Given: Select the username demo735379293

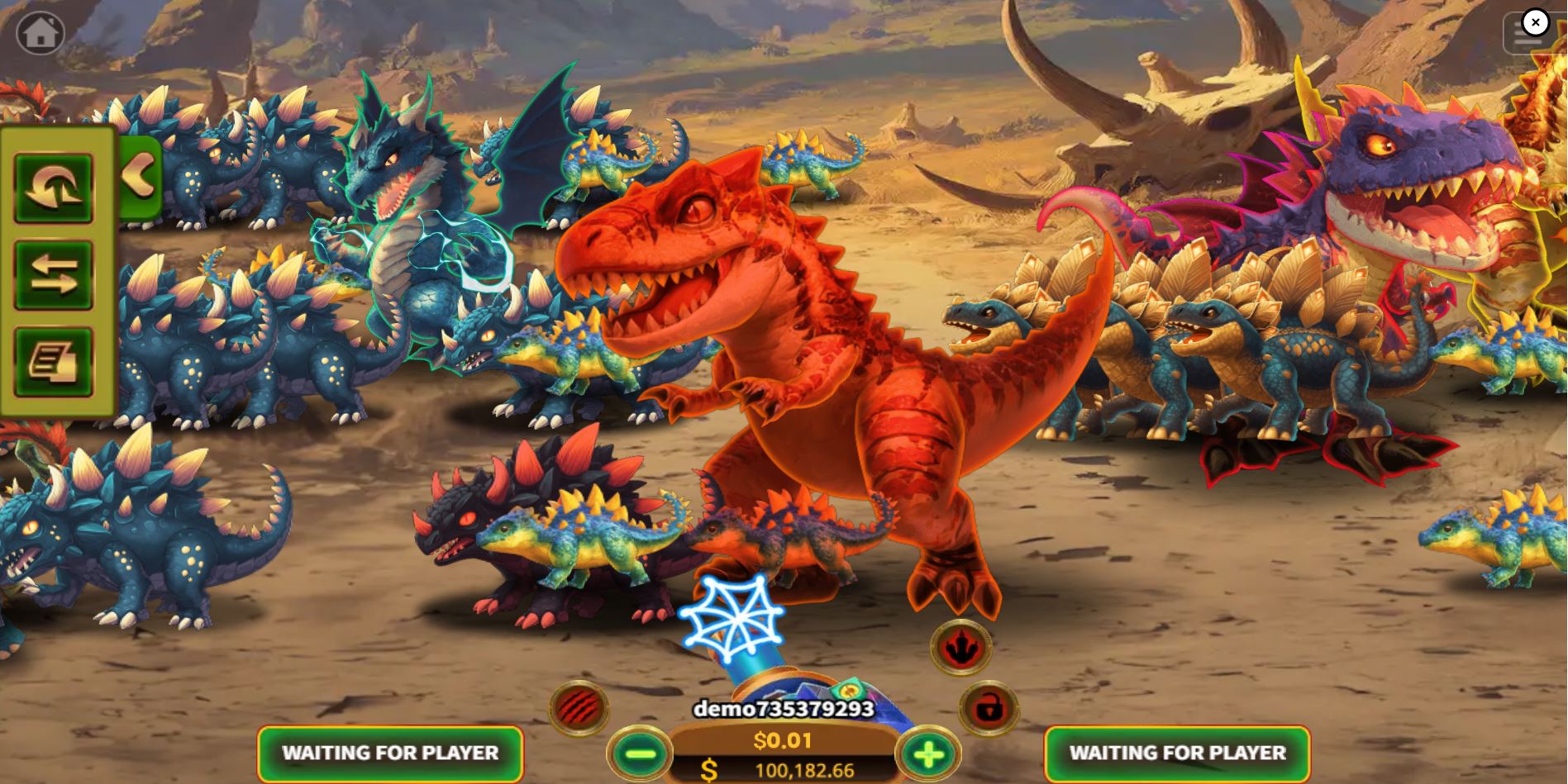Looking at the screenshot, I should click(x=784, y=708).
